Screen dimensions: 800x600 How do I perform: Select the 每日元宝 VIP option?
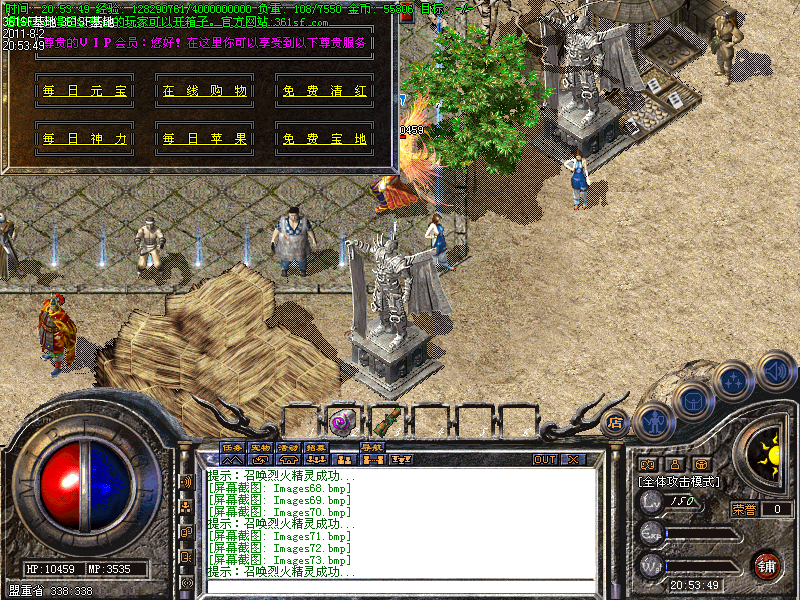coord(85,91)
